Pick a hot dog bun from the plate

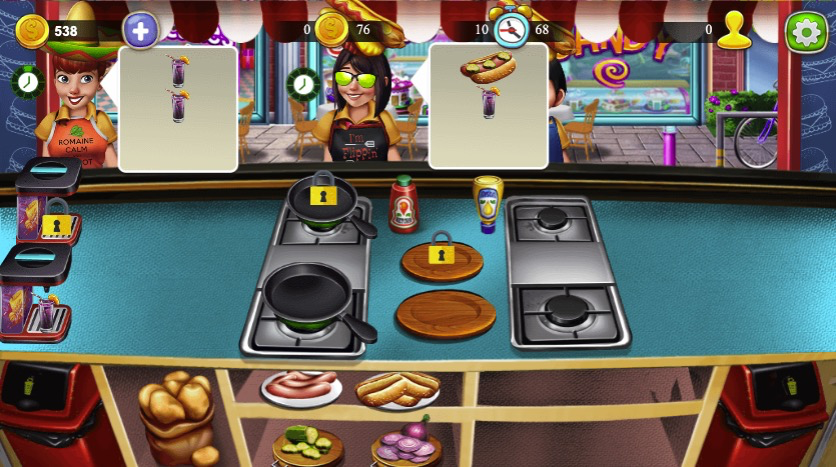pos(397,388)
